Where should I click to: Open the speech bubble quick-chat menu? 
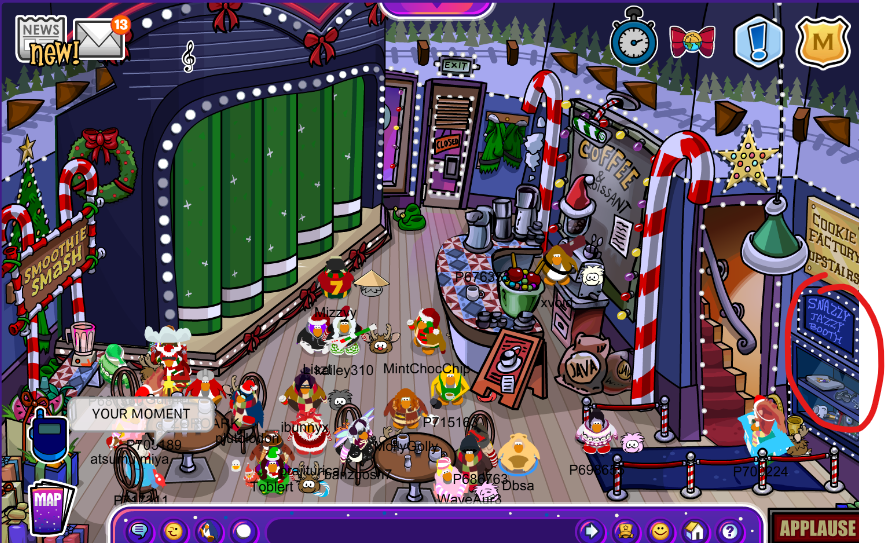pos(140,530)
